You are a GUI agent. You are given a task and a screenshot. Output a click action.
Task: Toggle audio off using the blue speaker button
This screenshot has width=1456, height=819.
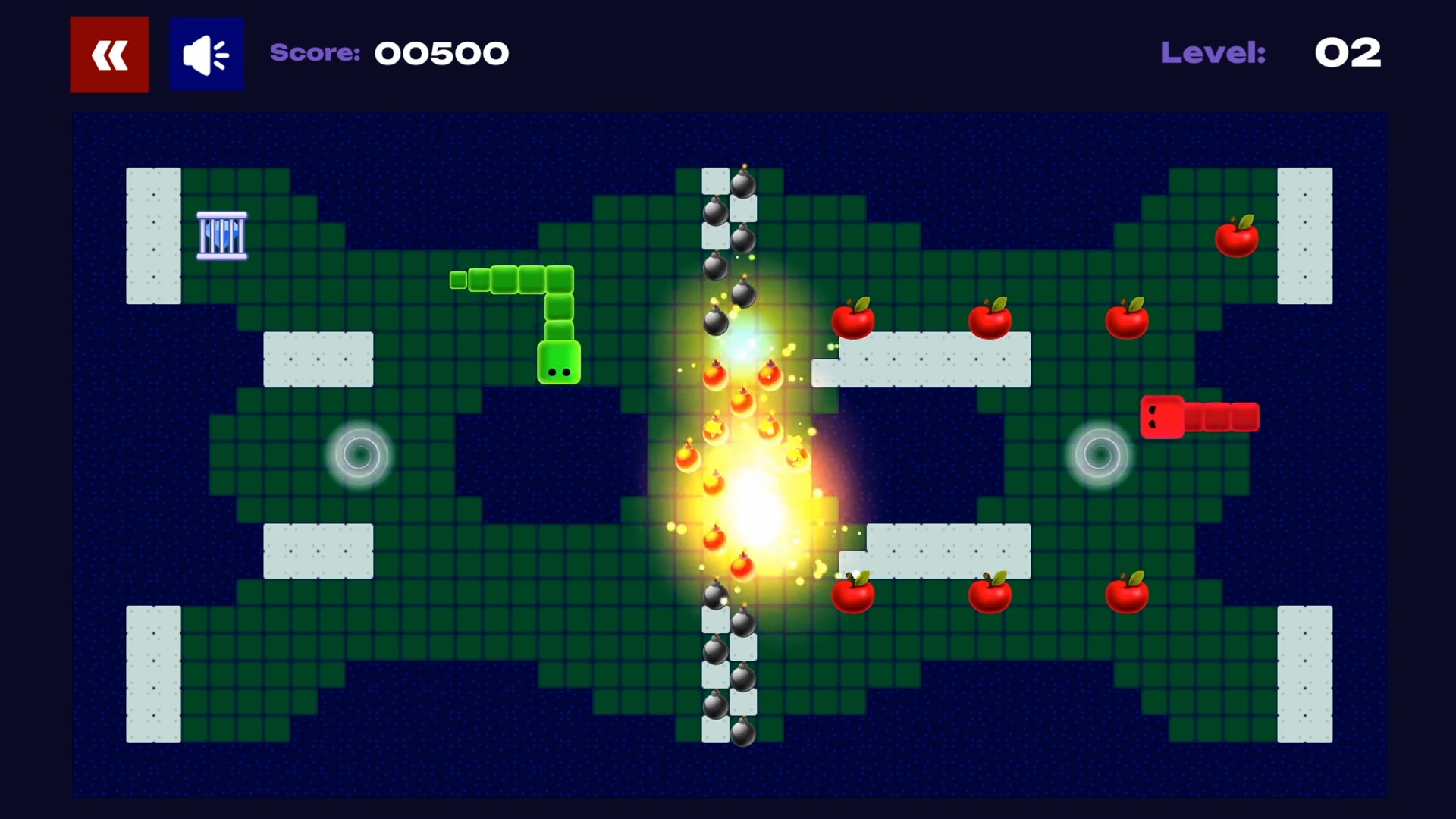click(206, 53)
